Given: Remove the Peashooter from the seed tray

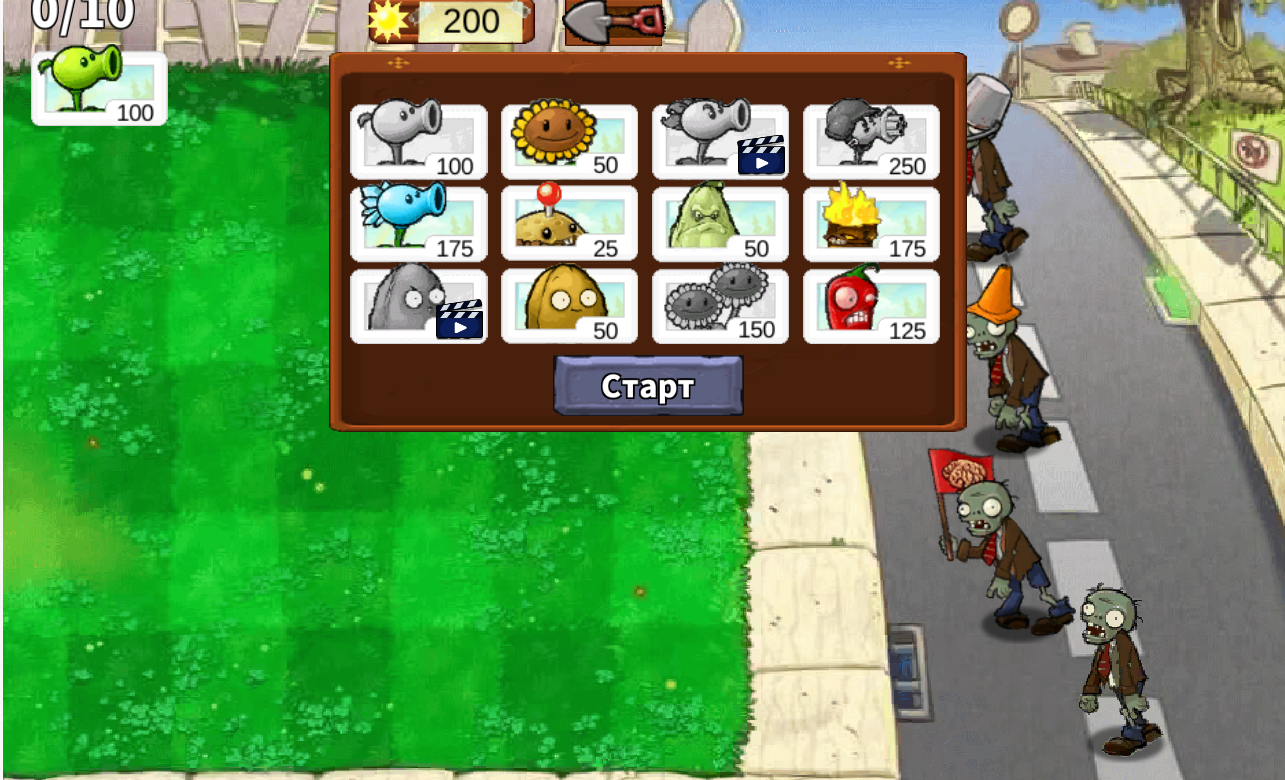Looking at the screenshot, I should (99, 88).
